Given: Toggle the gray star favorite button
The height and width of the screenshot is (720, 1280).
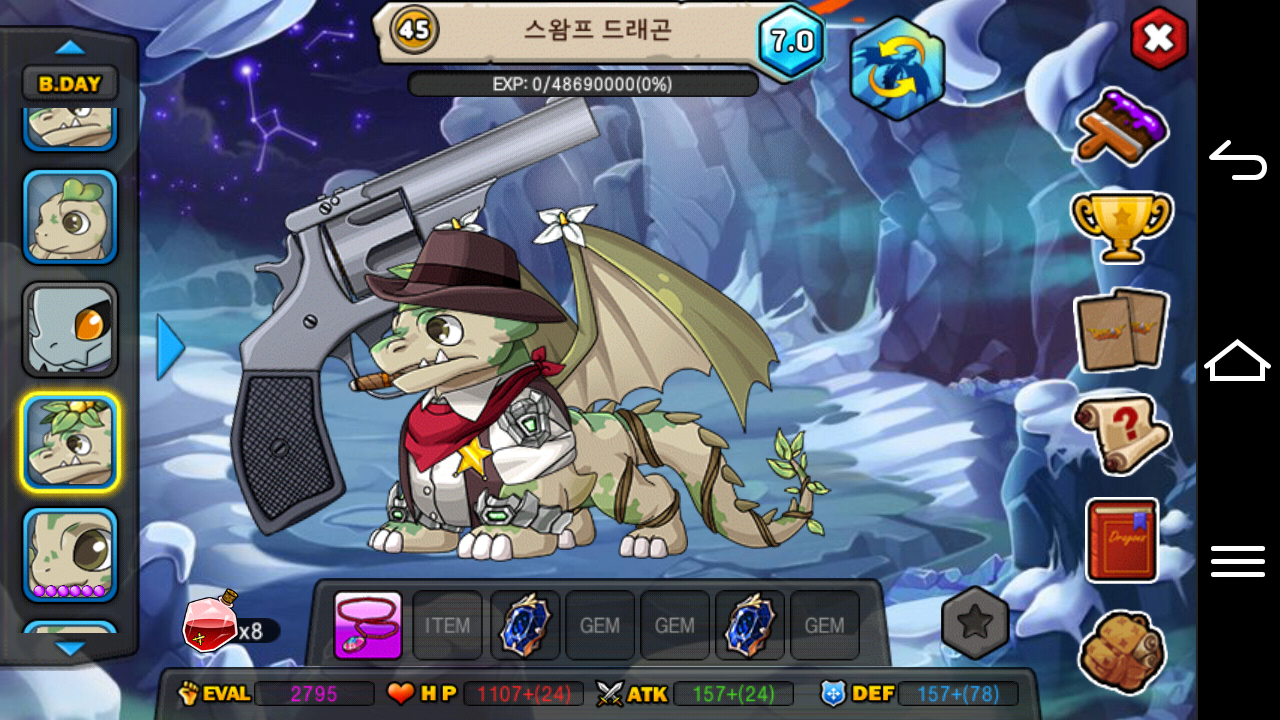Looking at the screenshot, I should click(975, 623).
